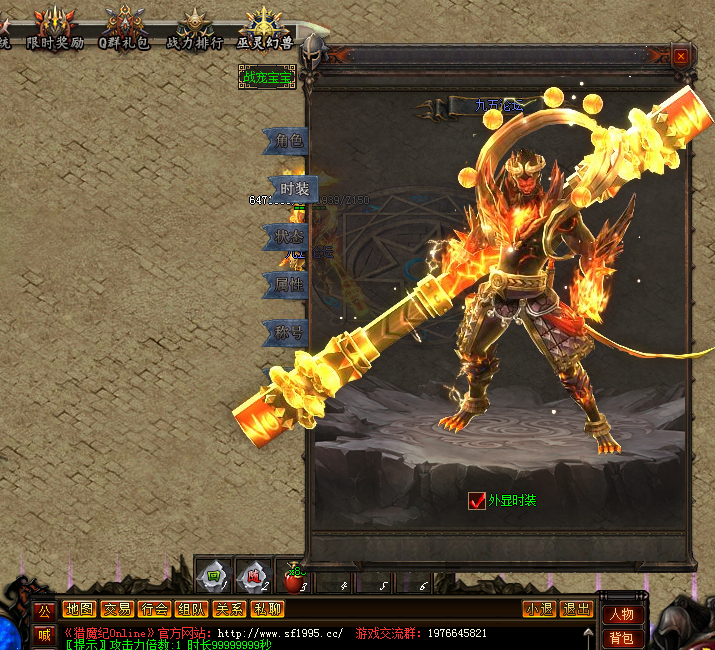The image size is (715, 650).
Task: View the 战力排行 ranking icon
Action: [x=194, y=27]
